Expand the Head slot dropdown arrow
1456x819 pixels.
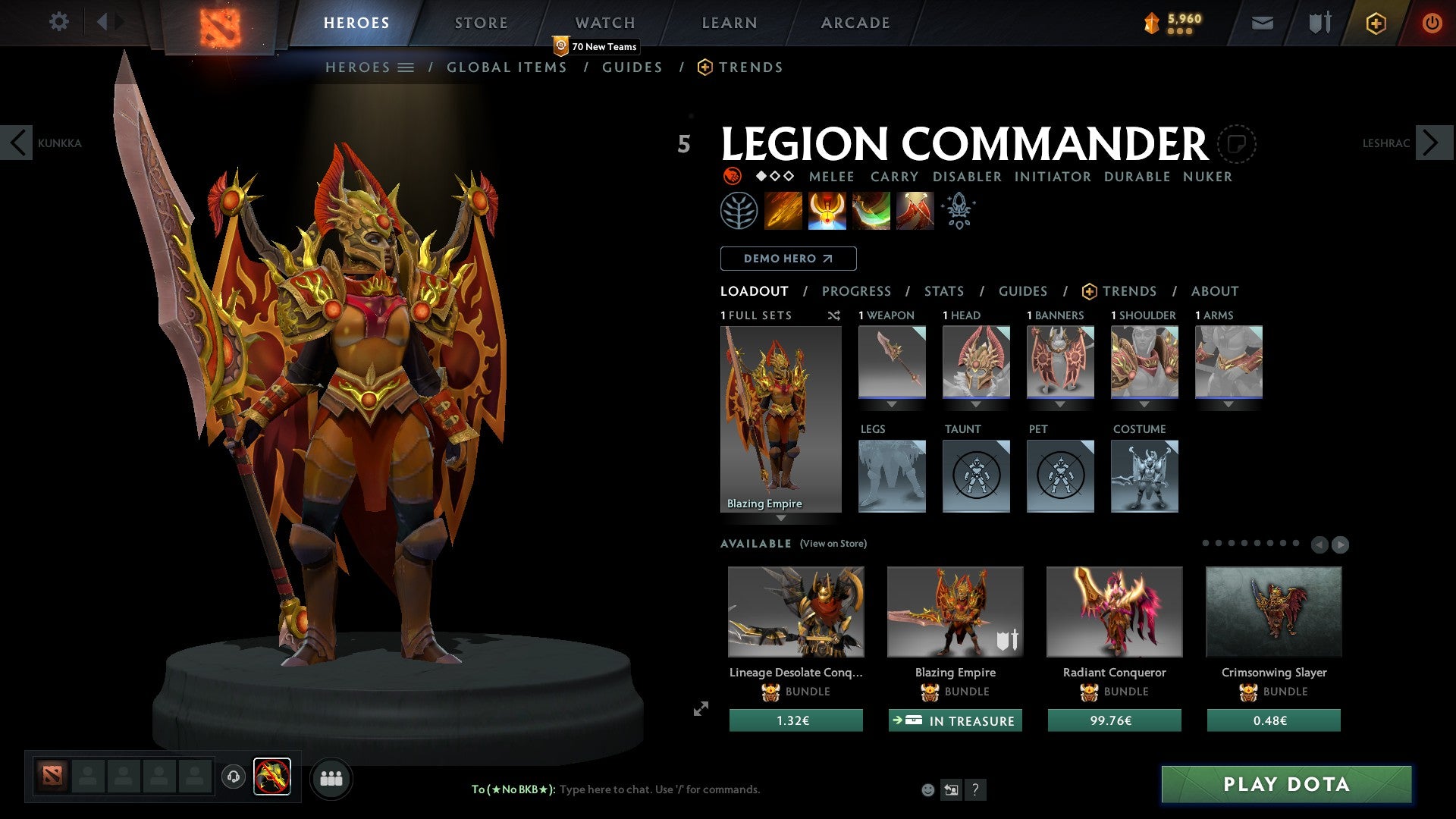point(976,405)
